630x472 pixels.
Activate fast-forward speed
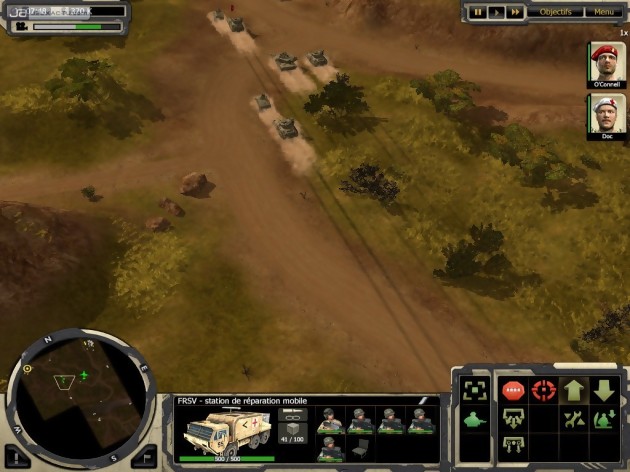pos(515,12)
